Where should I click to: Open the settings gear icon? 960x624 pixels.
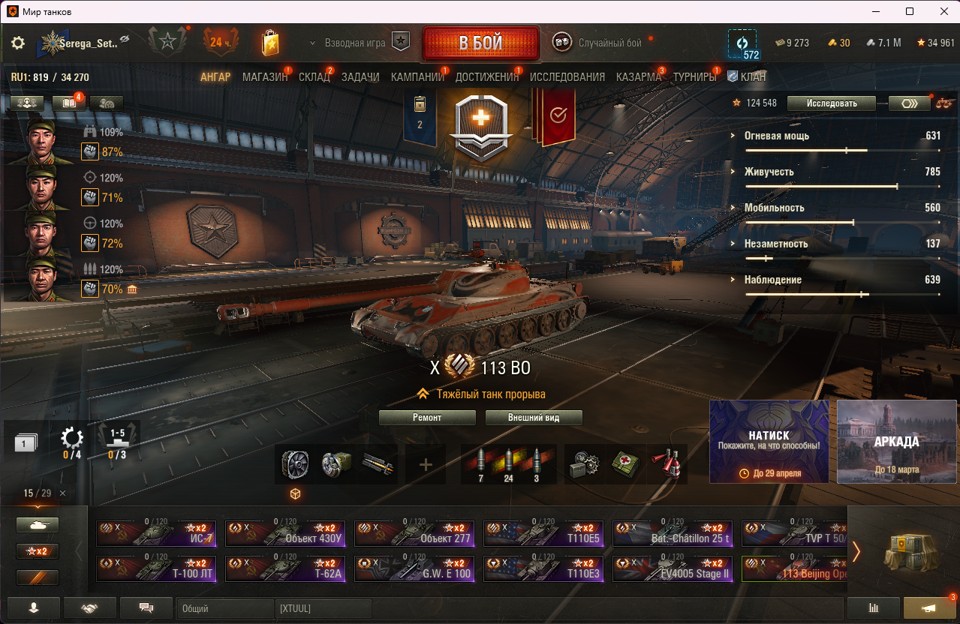click(x=18, y=43)
